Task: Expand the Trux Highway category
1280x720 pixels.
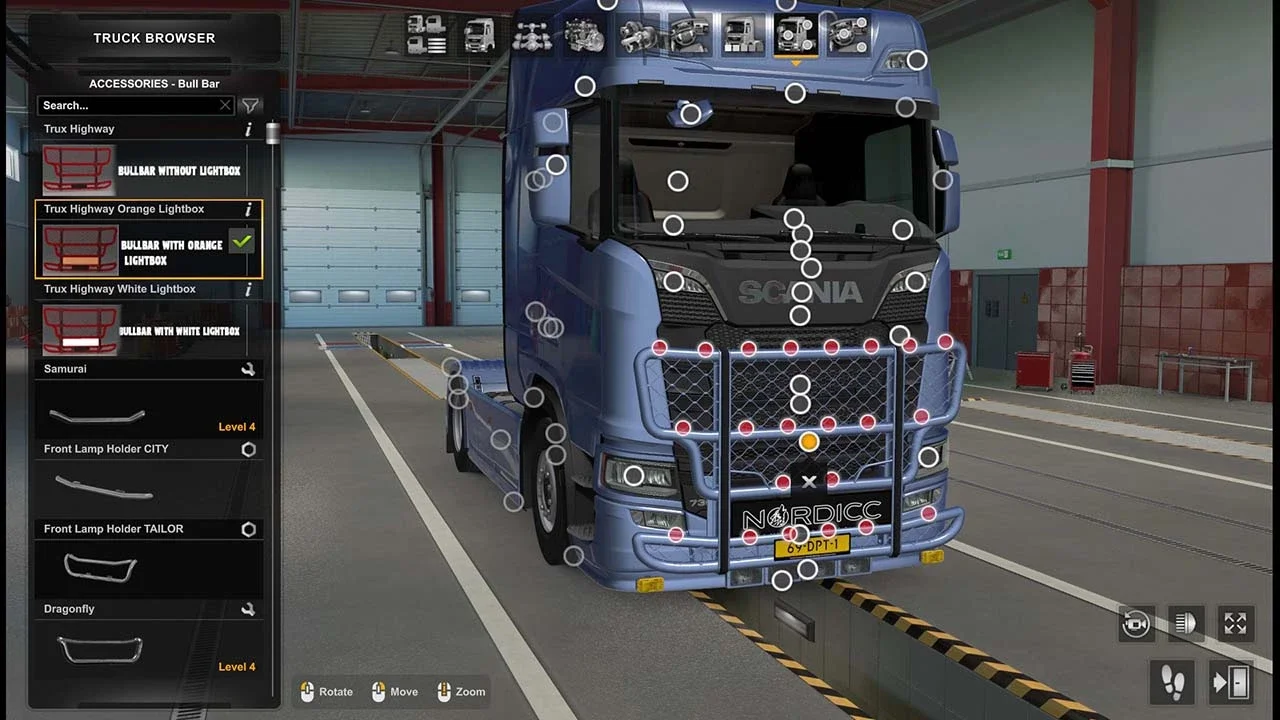Action: point(128,128)
